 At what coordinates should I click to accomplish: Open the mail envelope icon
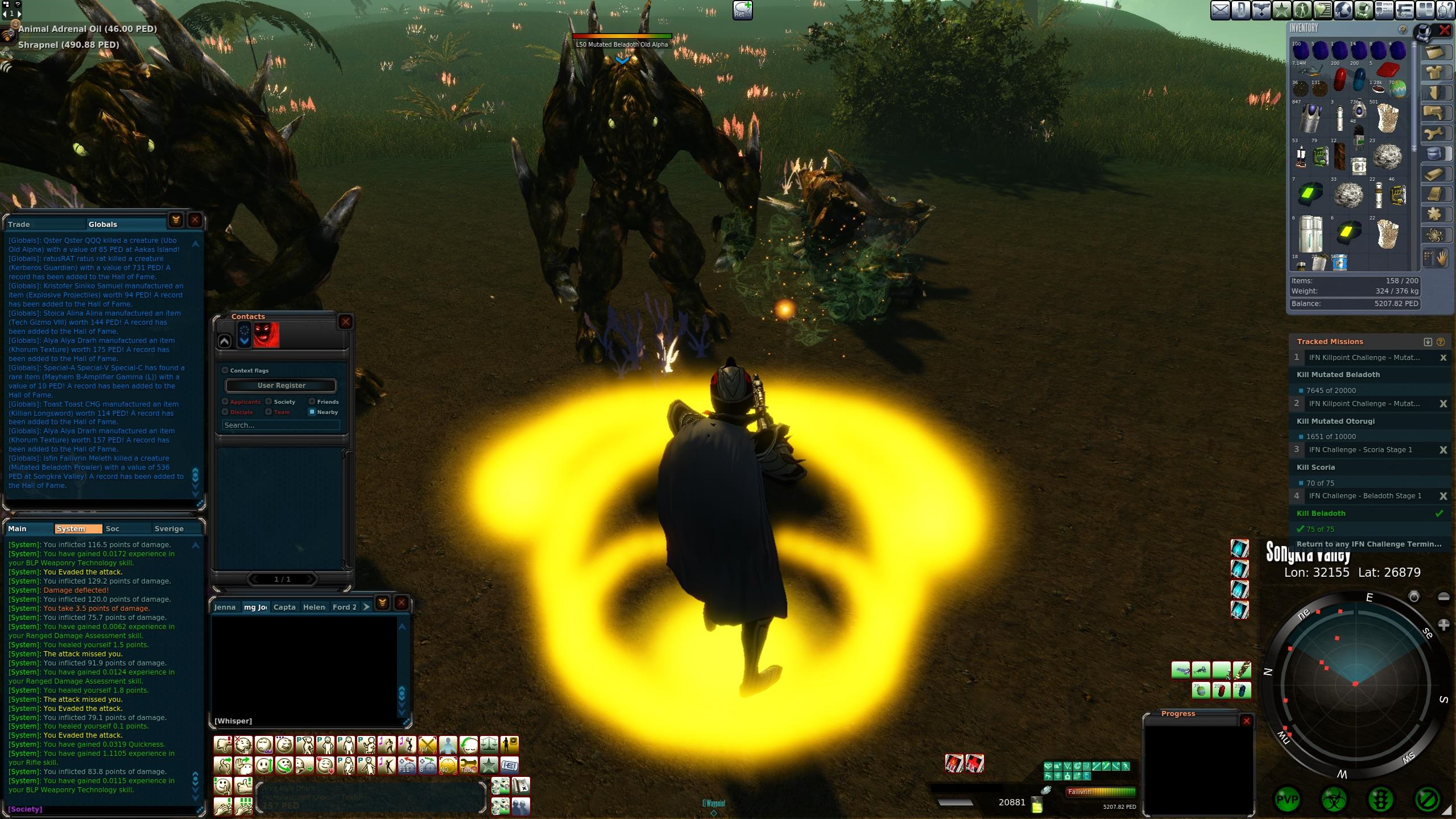[x=1220, y=10]
